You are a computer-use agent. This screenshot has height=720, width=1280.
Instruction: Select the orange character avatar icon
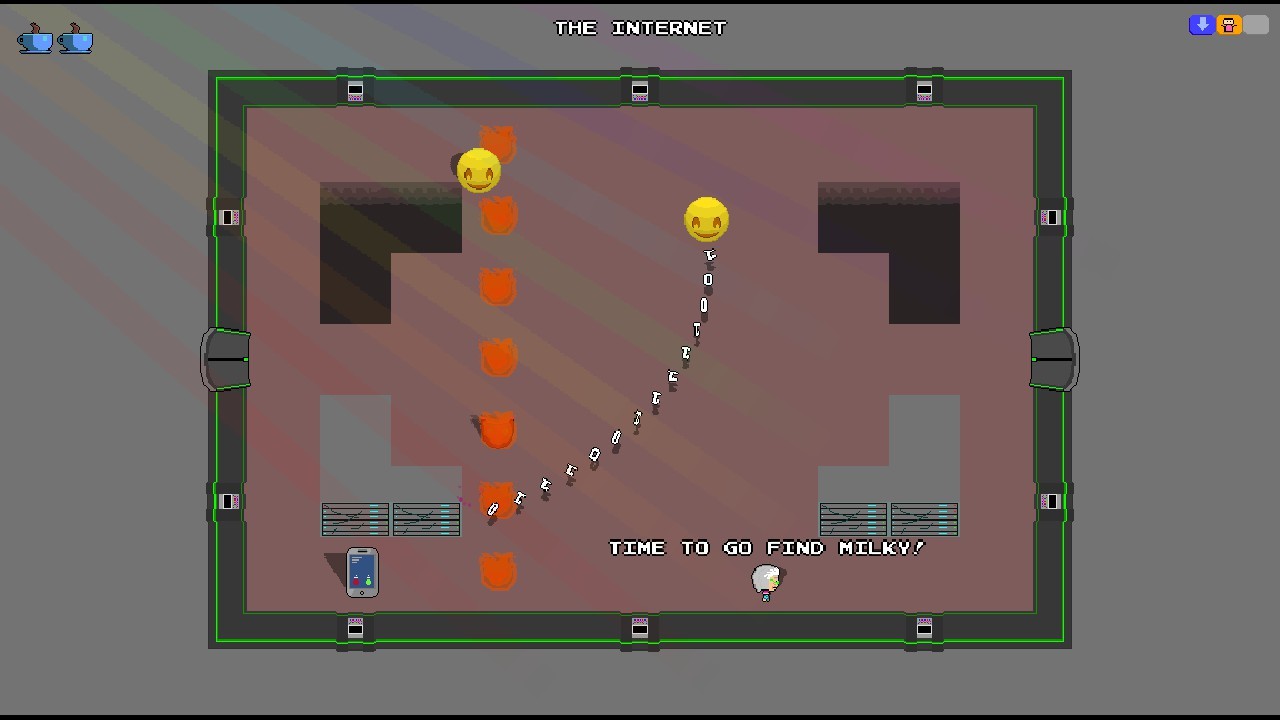pos(1228,24)
